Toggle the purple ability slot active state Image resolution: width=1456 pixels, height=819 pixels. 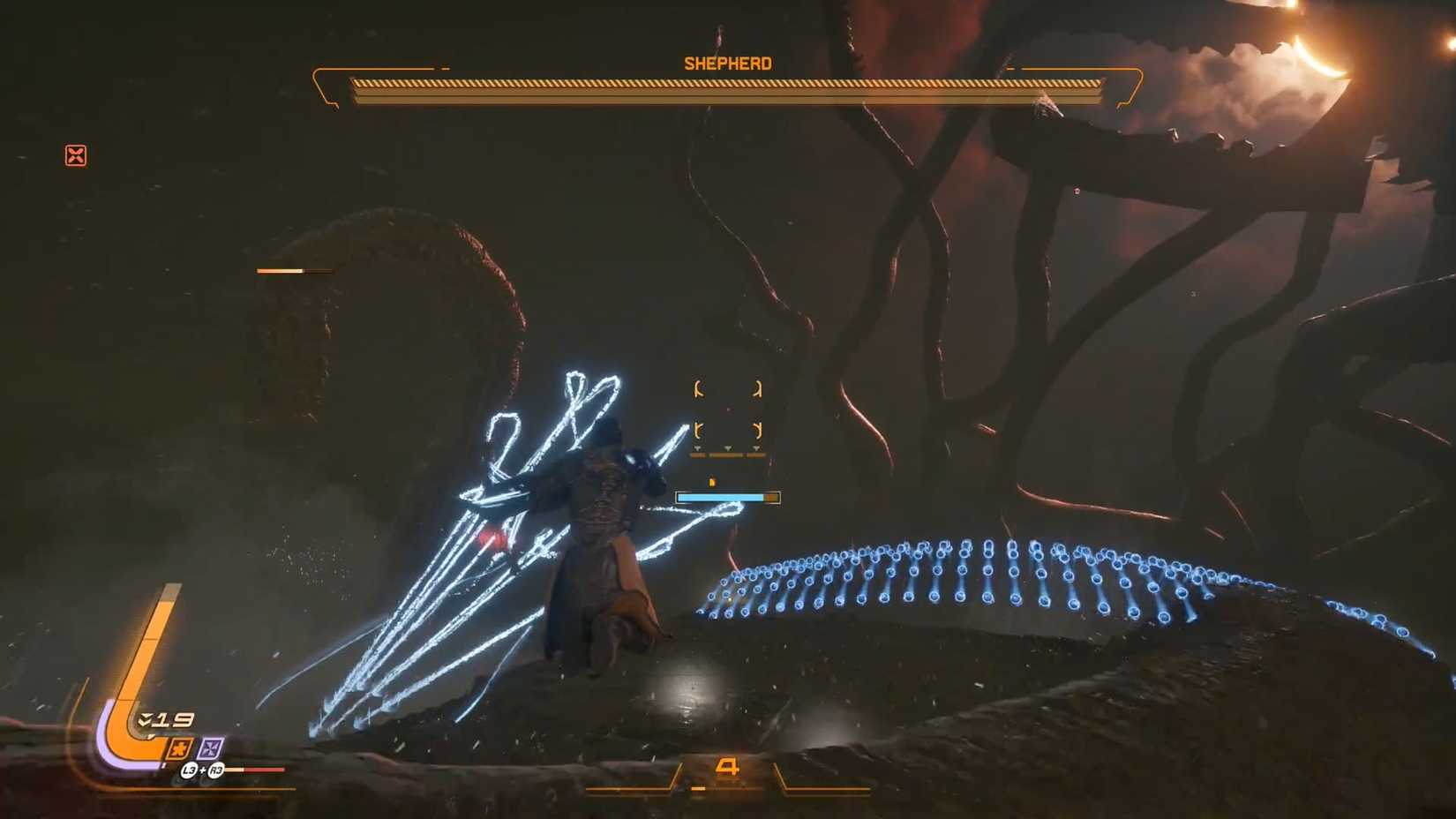coord(211,748)
